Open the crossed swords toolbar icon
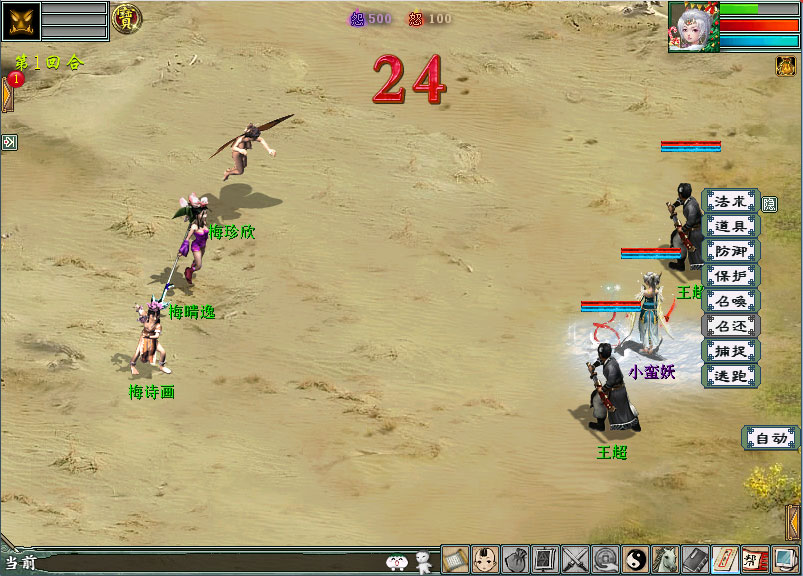This screenshot has height=576, width=803. [575, 560]
